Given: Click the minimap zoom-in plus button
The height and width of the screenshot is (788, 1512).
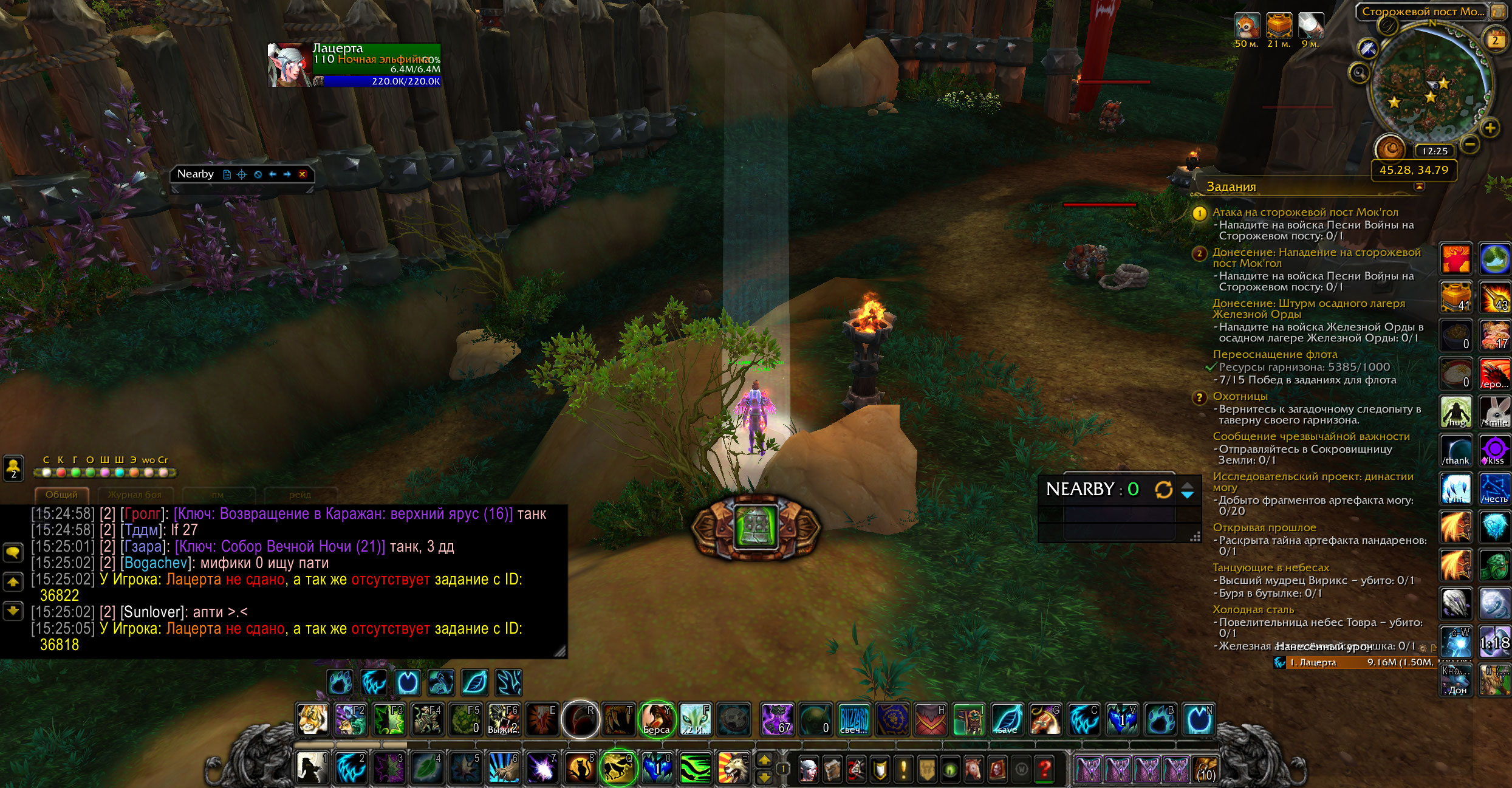Looking at the screenshot, I should [1490, 128].
